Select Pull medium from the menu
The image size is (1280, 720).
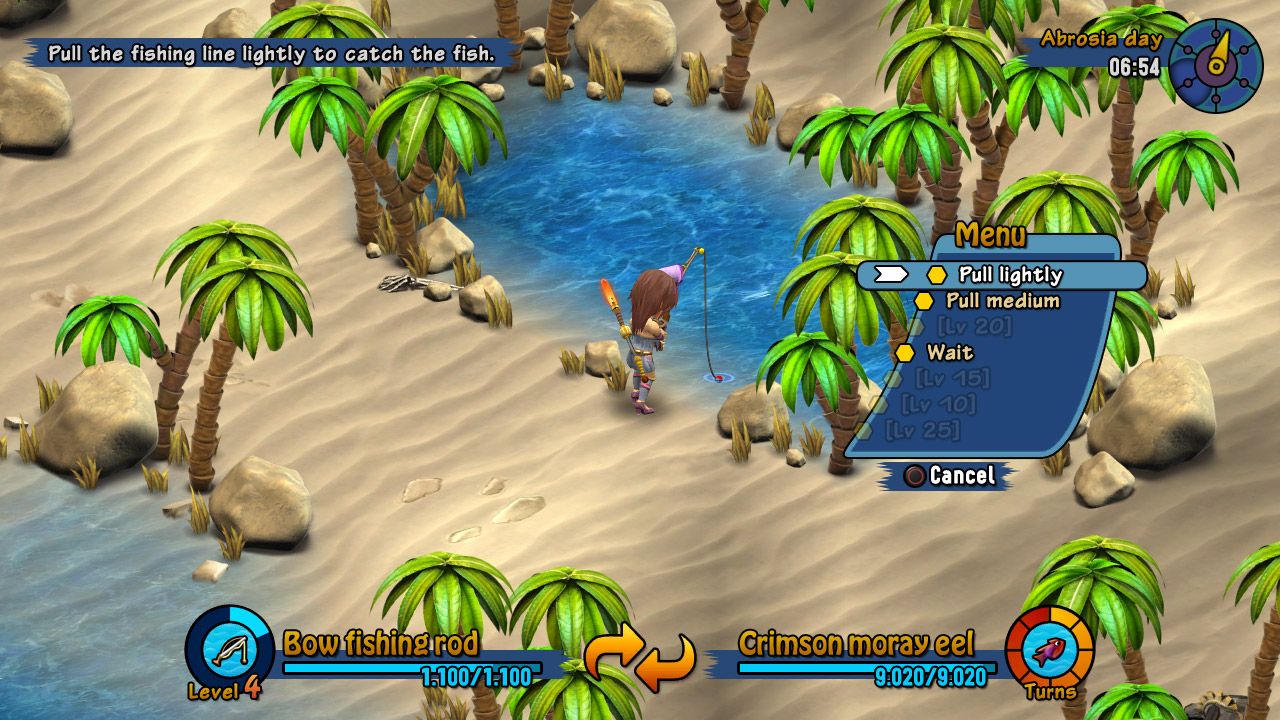1002,301
